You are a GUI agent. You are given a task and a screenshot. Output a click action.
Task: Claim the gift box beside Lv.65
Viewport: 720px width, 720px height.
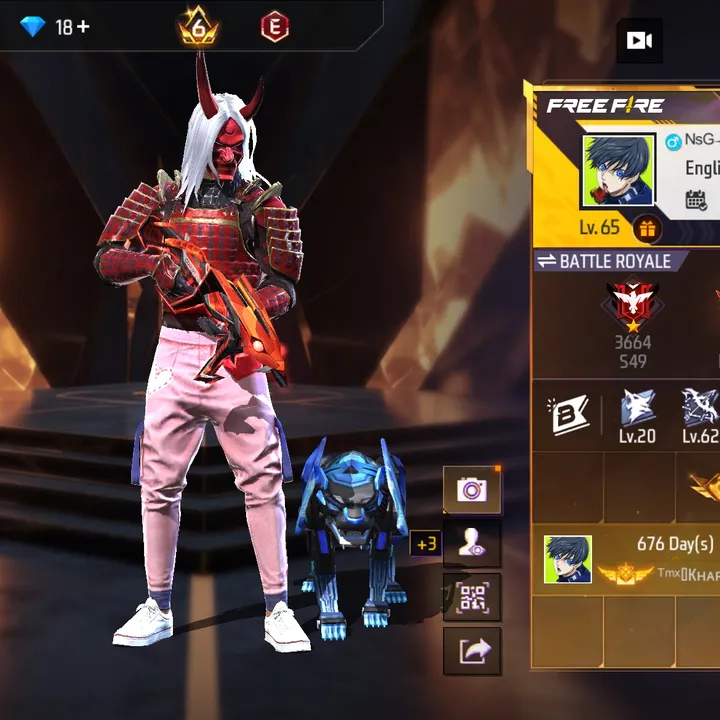tap(647, 229)
